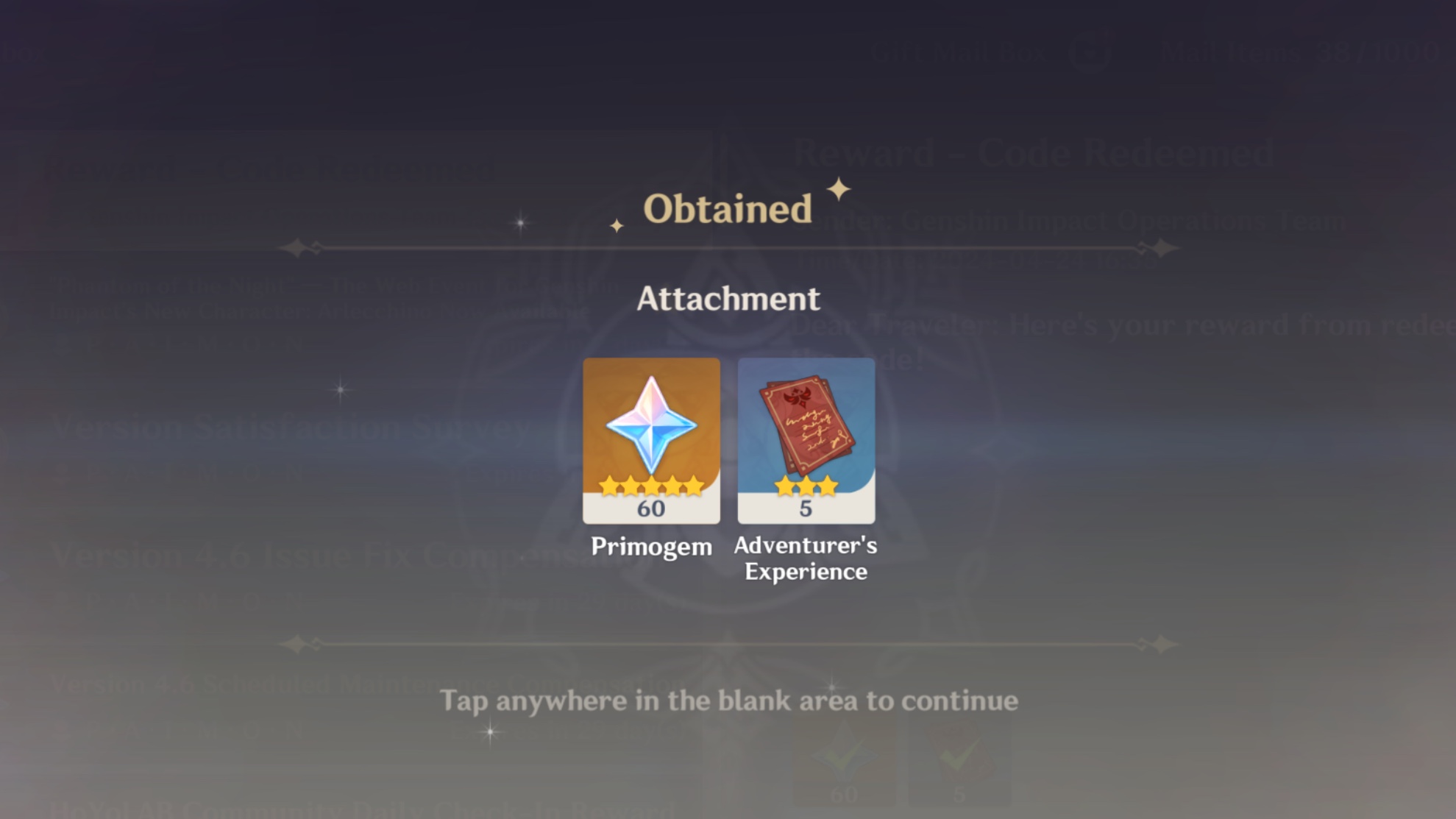Click the three-star rating on Adventurer's Experience

(x=806, y=486)
